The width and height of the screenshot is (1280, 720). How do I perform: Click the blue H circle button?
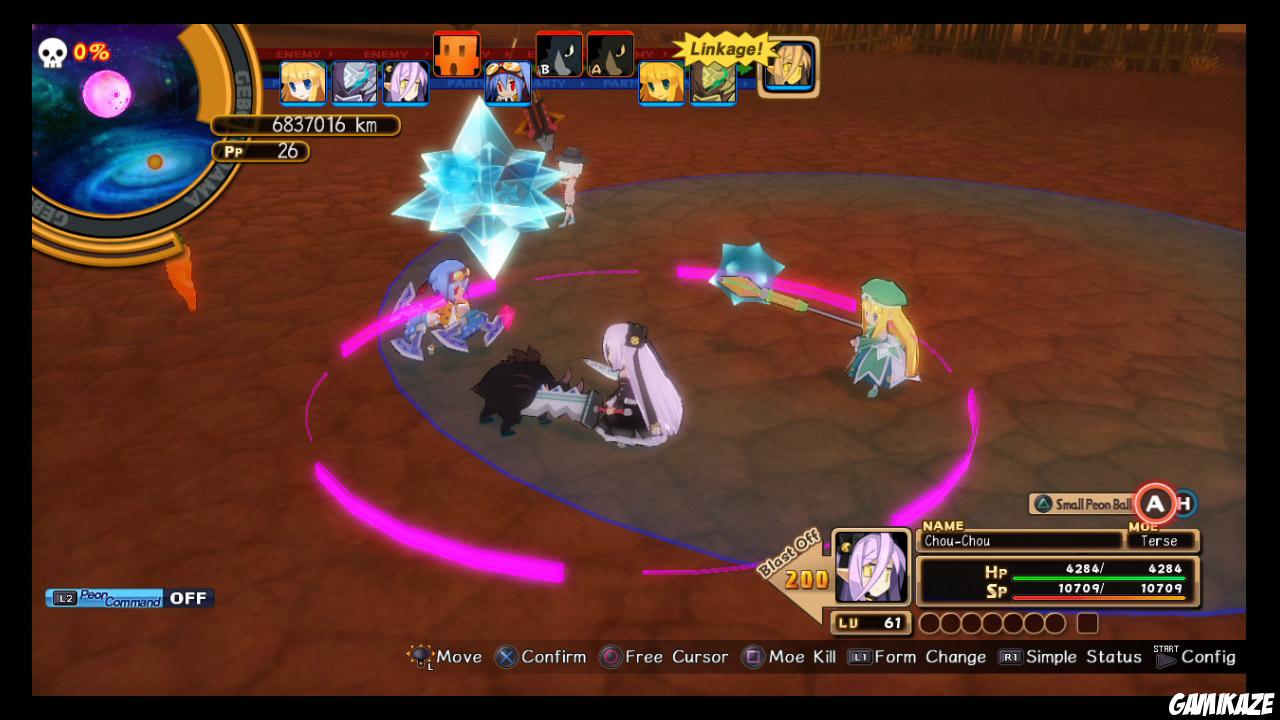[1186, 503]
